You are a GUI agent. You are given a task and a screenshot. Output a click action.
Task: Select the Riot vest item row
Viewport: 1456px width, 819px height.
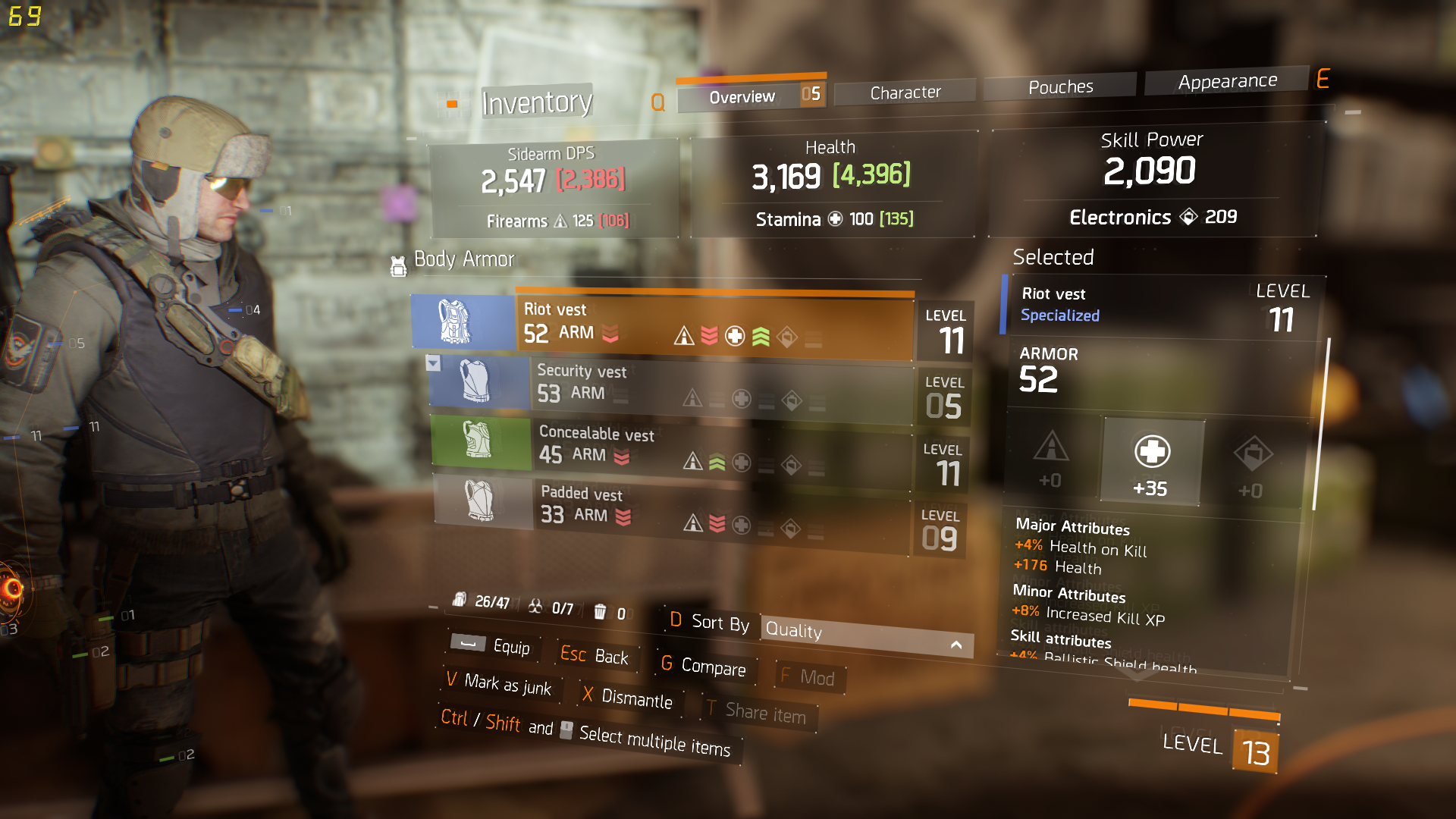(x=713, y=325)
